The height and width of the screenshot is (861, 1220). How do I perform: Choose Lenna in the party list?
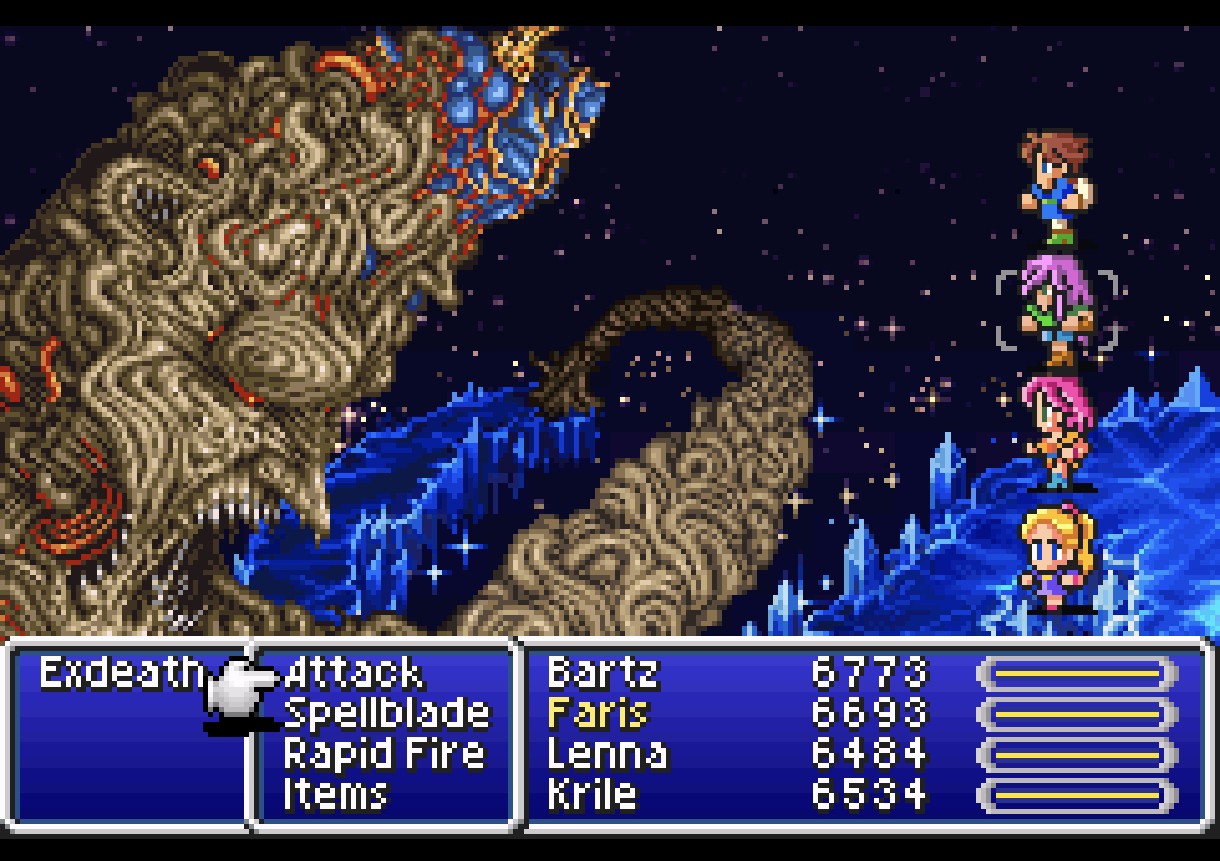[607, 754]
